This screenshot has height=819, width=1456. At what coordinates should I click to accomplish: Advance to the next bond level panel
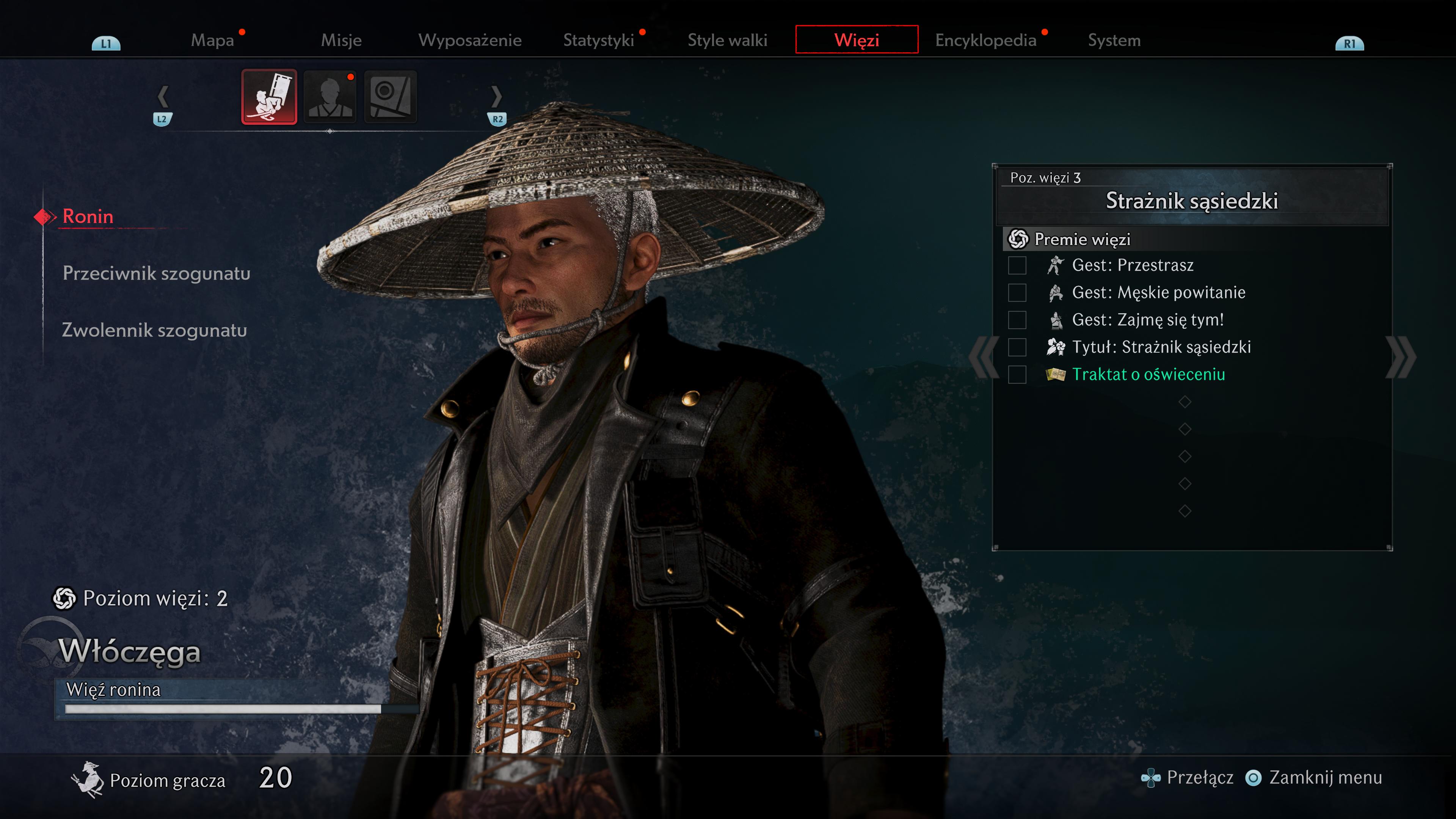1401,357
